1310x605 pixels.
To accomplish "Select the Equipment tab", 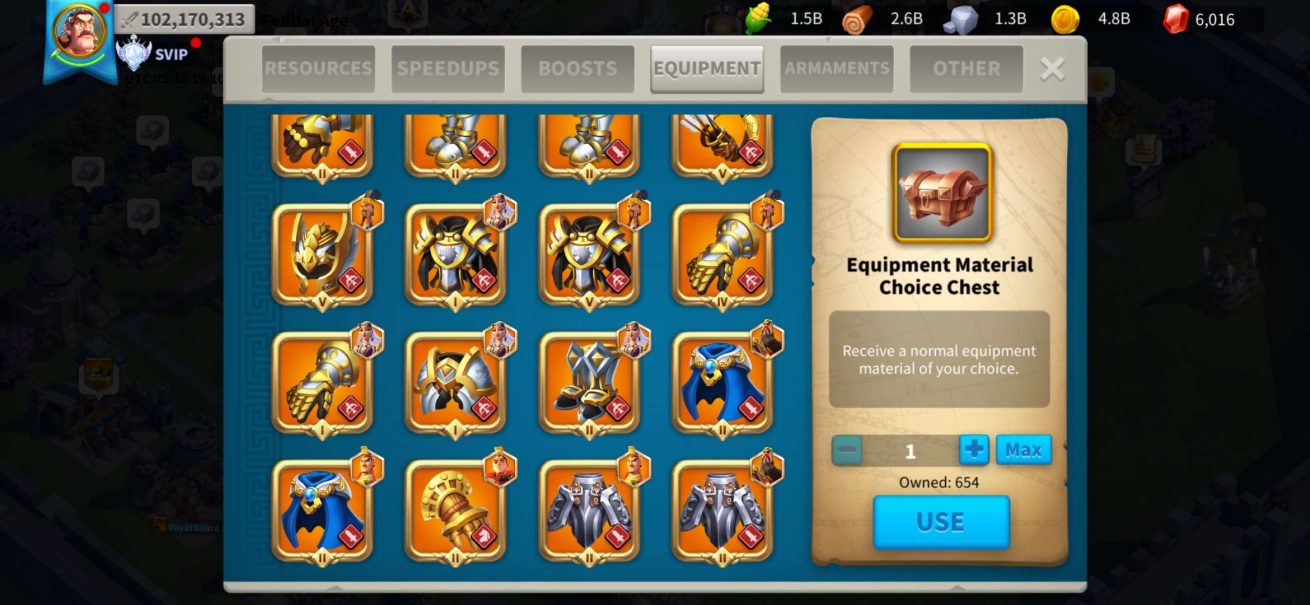I will click(x=707, y=69).
